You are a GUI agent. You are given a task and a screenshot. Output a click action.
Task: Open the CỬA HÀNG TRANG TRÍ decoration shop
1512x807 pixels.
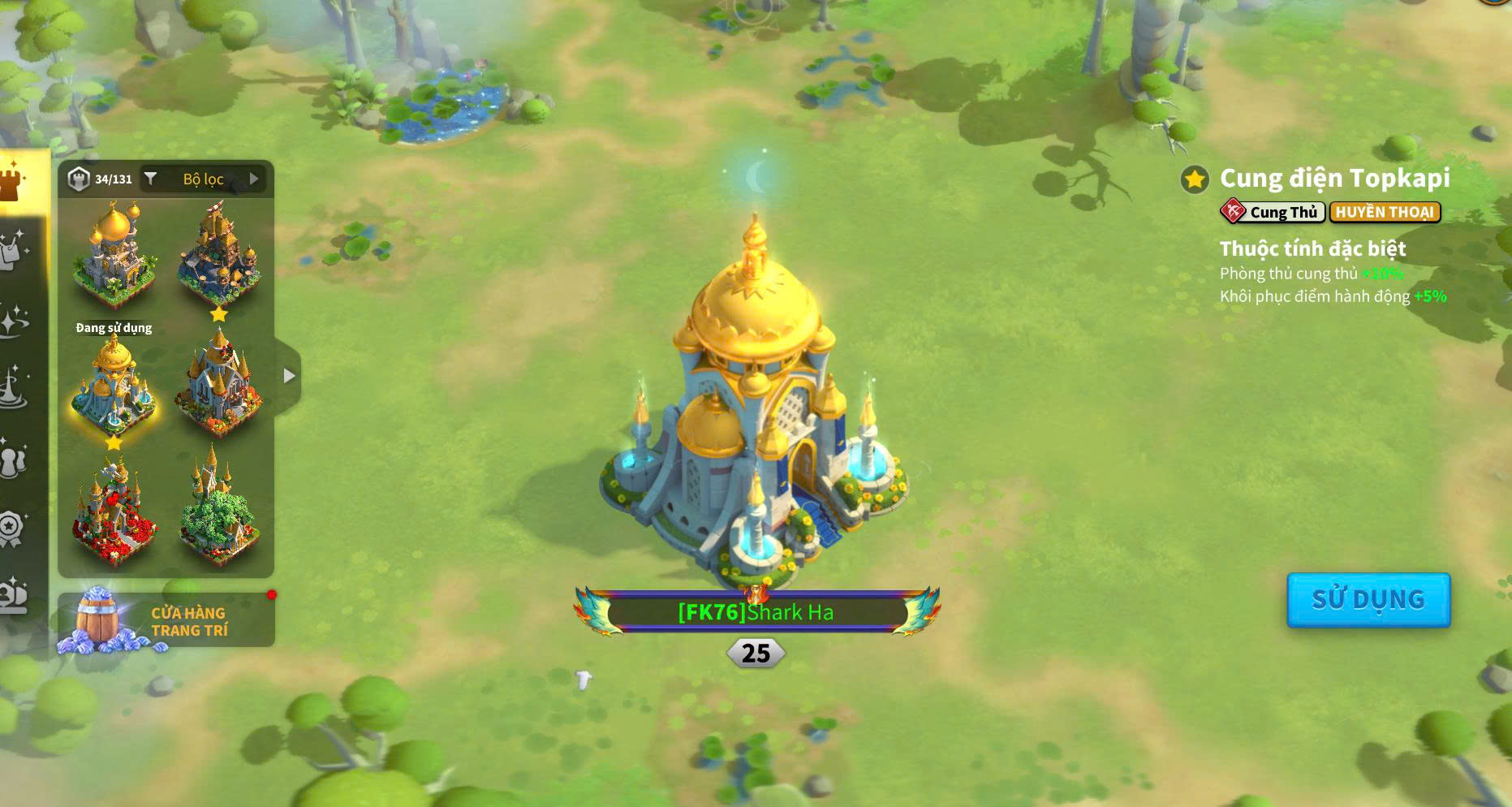point(166,621)
